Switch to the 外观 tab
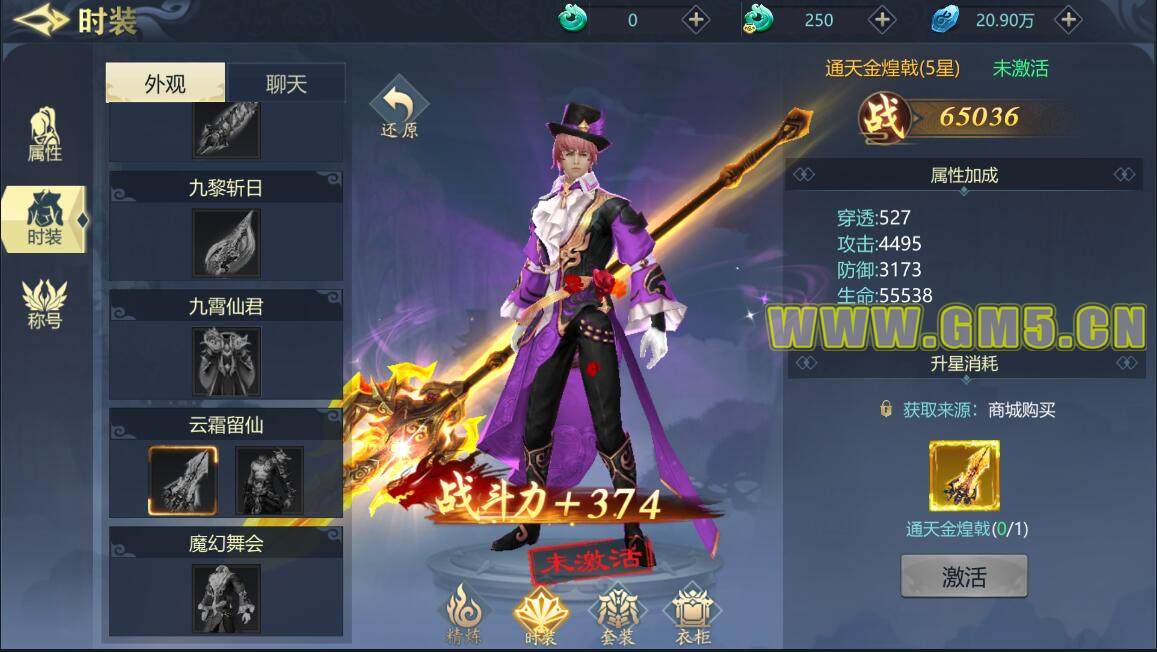The height and width of the screenshot is (652, 1157). pos(165,84)
